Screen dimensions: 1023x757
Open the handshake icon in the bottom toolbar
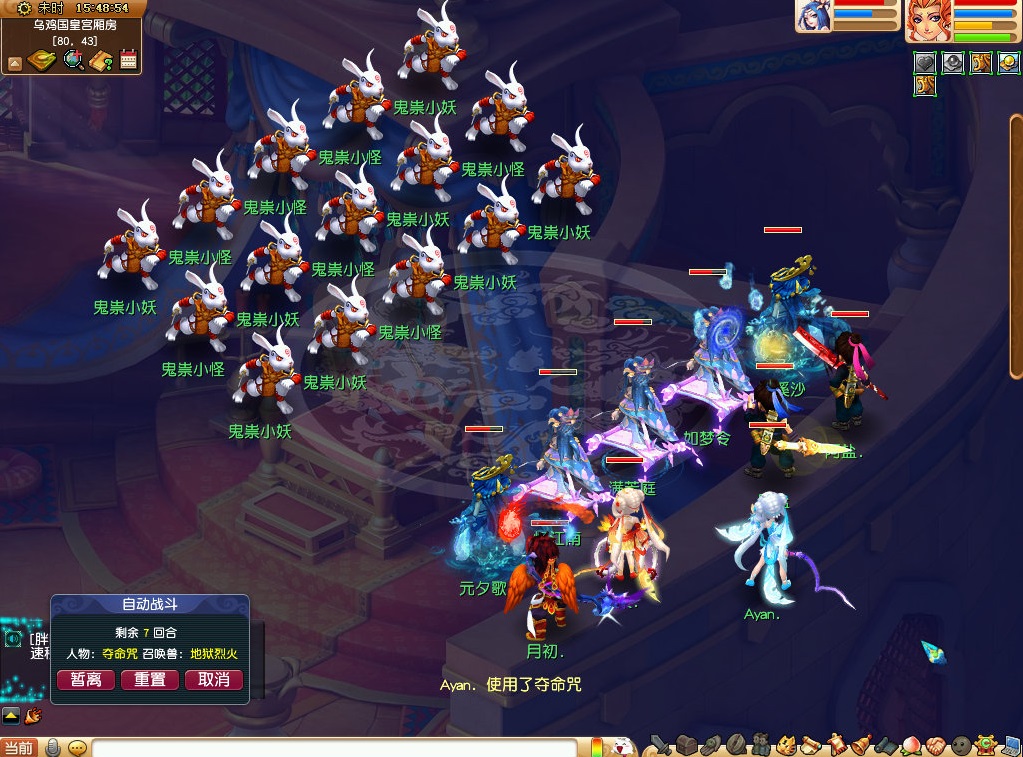point(935,745)
